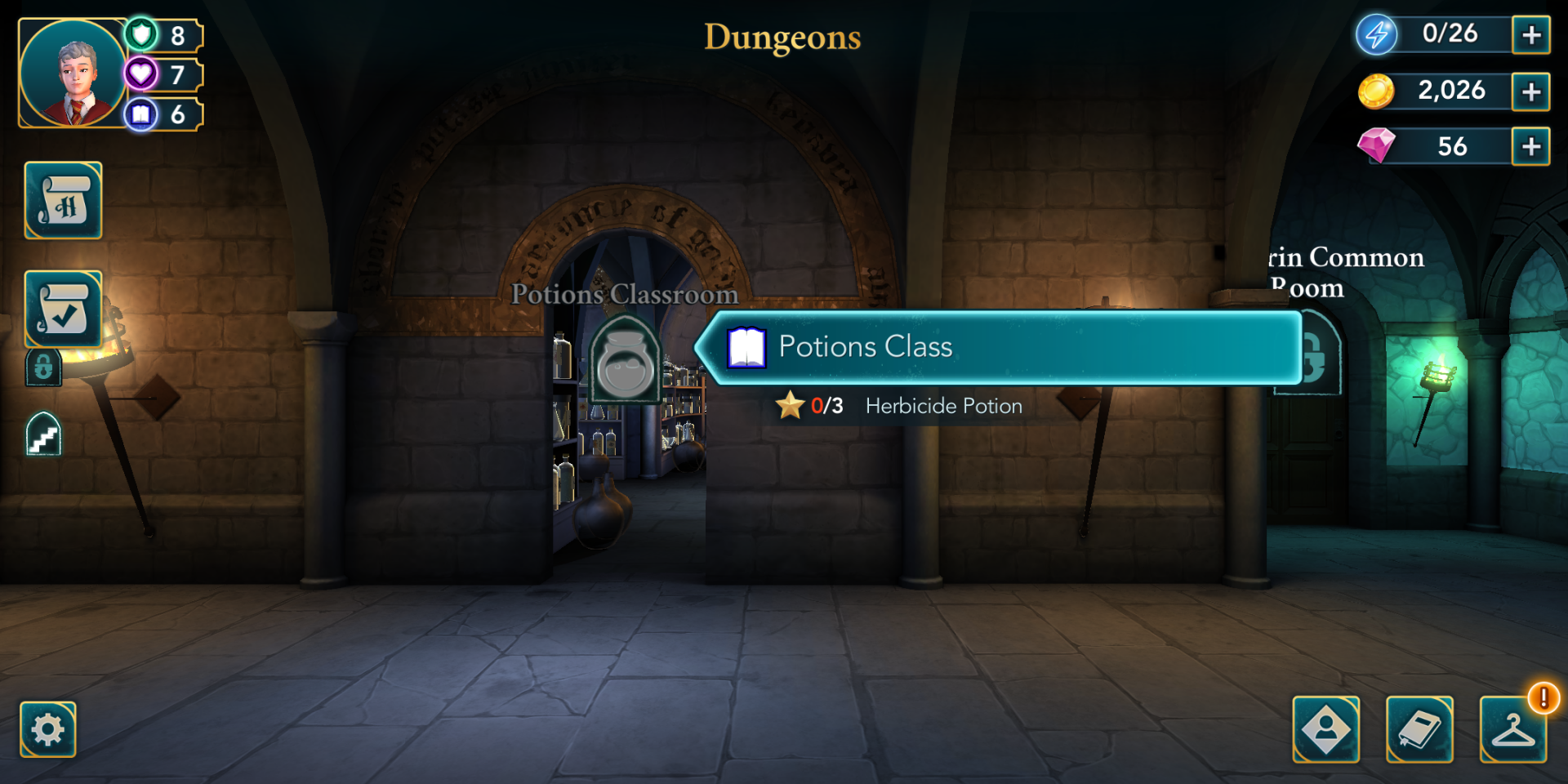Open the friends profile diamond icon
Viewport: 1568px width, 784px height.
(x=1326, y=729)
